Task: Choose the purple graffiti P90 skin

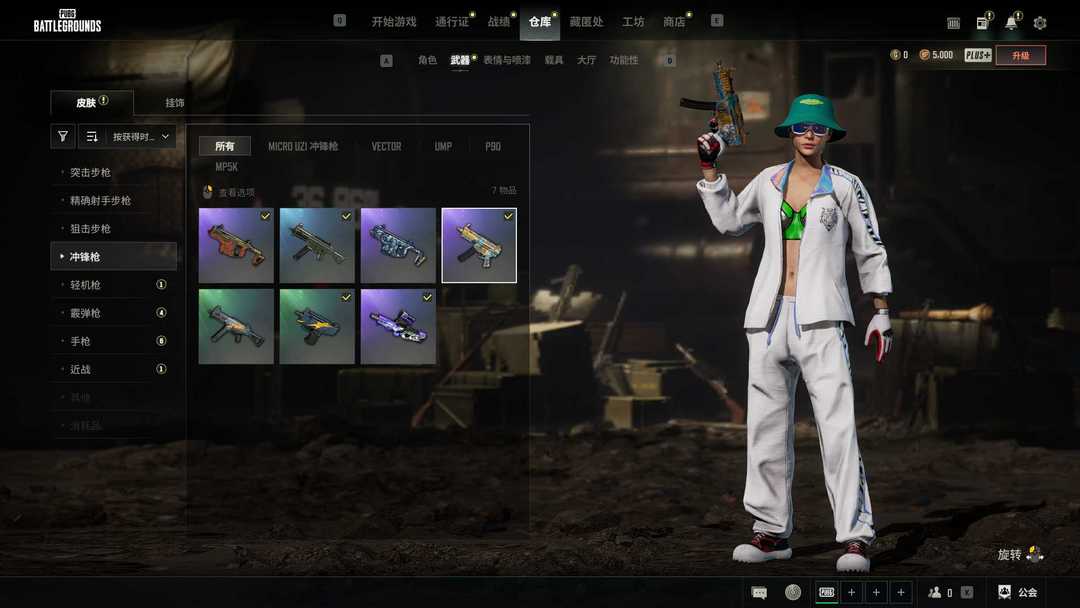Action: point(398,326)
